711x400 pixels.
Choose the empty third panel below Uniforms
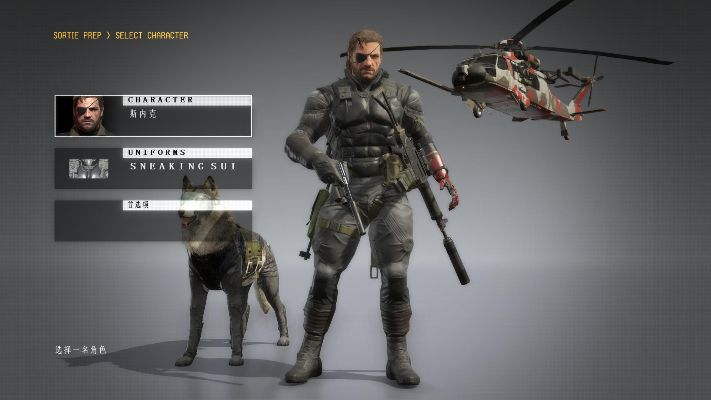tap(153, 220)
